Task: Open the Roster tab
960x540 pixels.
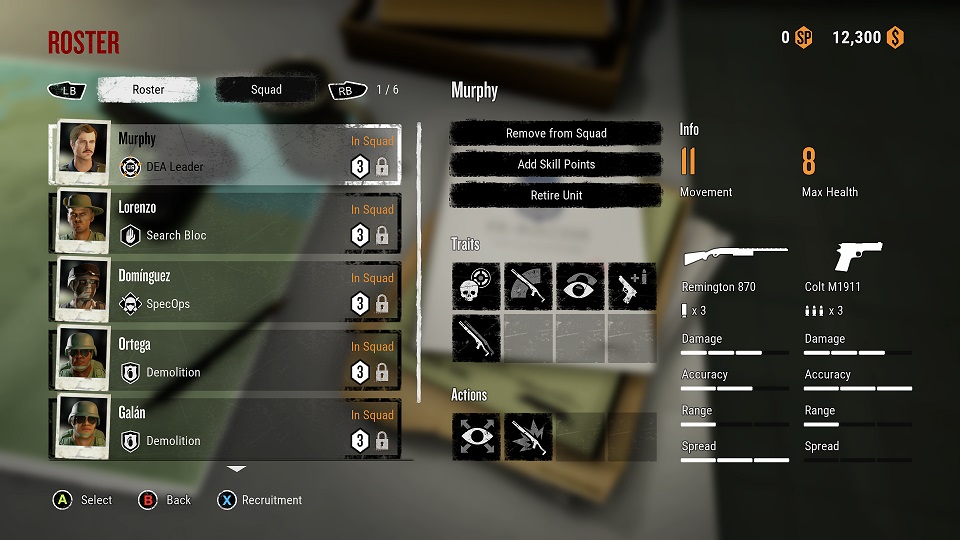Action: pyautogui.click(x=148, y=90)
